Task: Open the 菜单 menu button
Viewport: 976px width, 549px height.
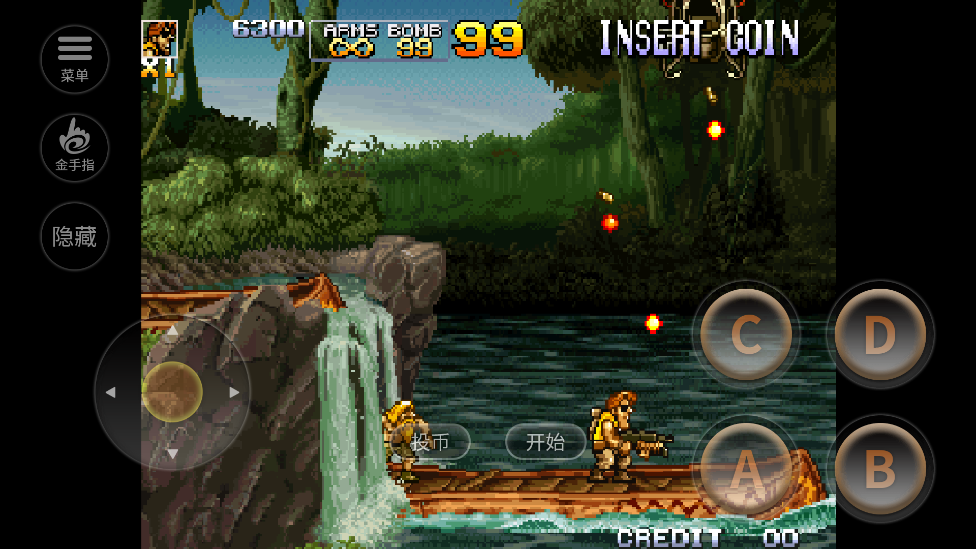Action: (75, 59)
